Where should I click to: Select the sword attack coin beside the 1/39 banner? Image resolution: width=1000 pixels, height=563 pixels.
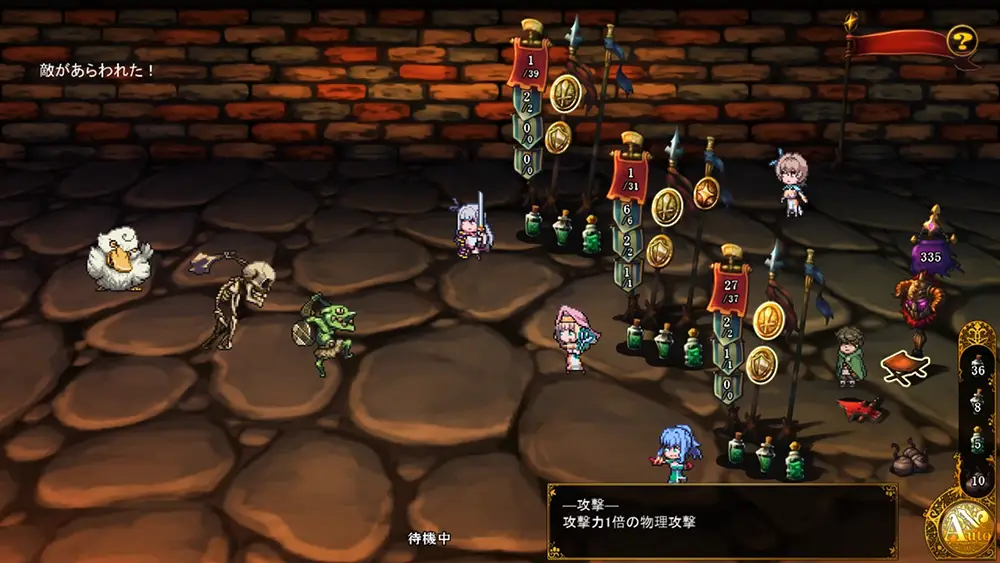tap(565, 93)
